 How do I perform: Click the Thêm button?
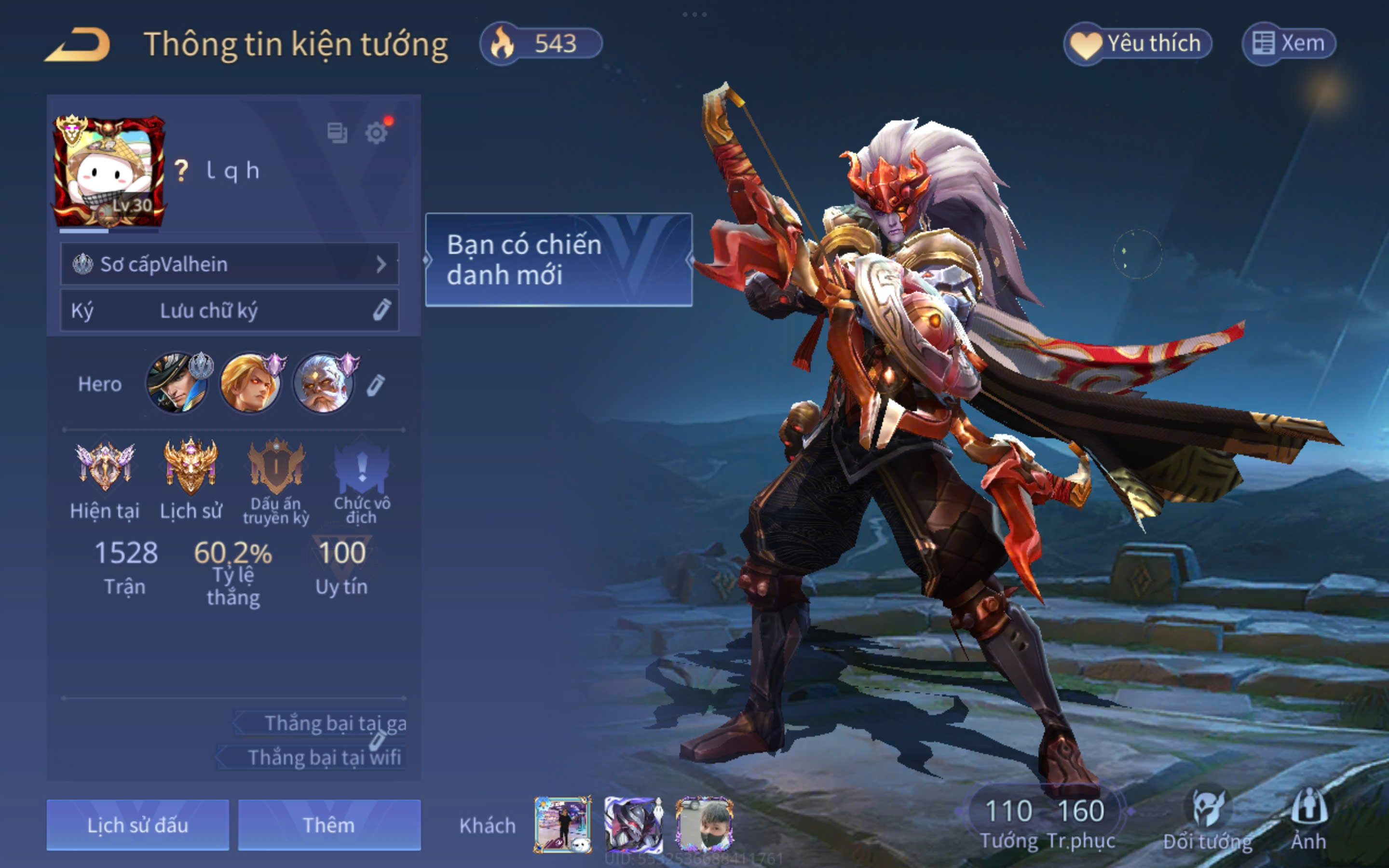[329, 825]
